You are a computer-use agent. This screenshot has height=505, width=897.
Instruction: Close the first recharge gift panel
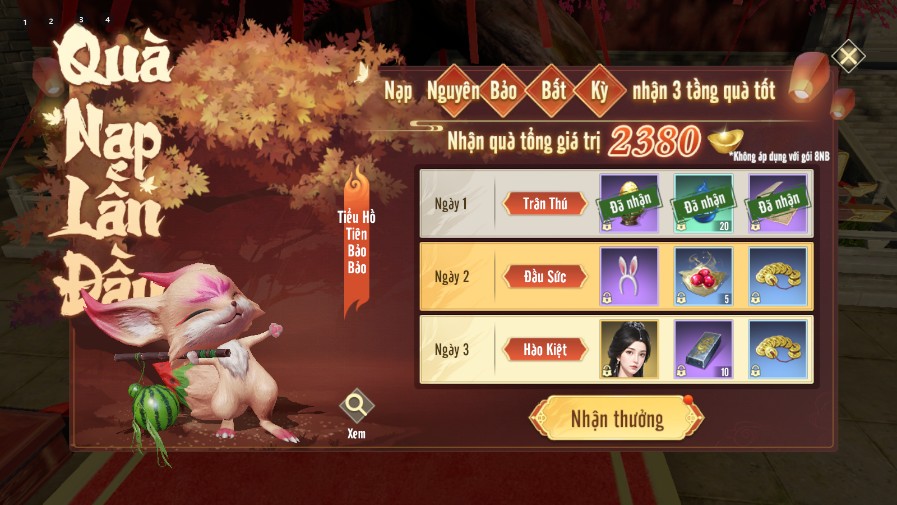(x=848, y=56)
